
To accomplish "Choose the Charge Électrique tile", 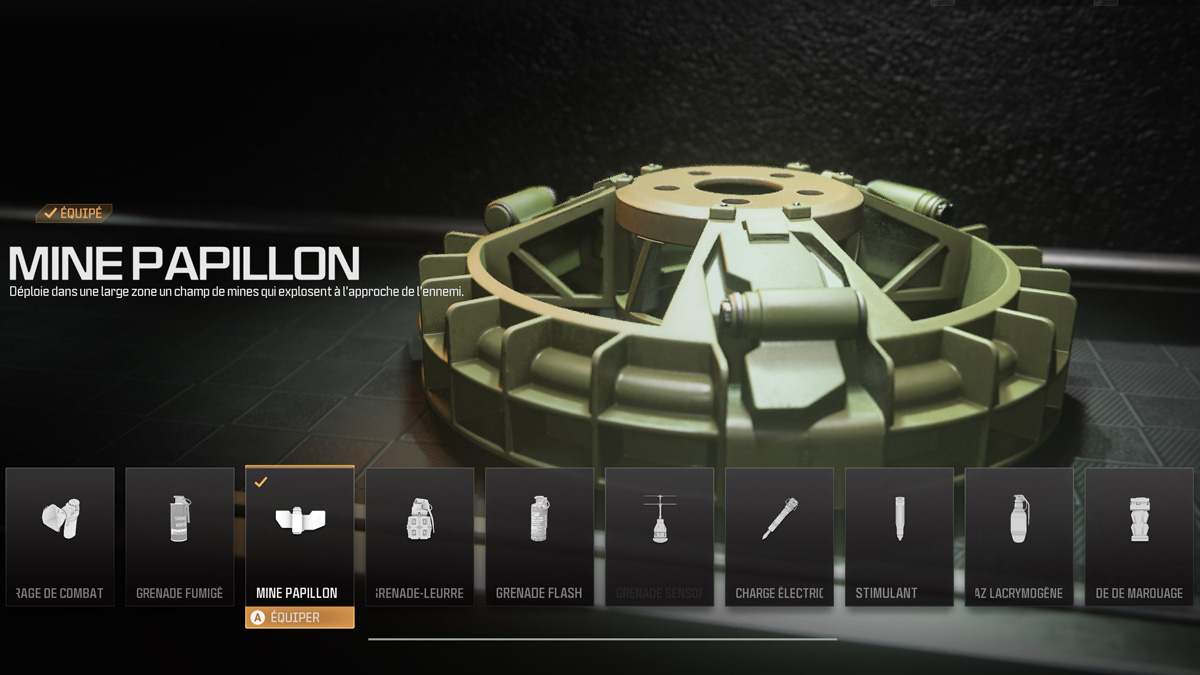I will pos(780,537).
